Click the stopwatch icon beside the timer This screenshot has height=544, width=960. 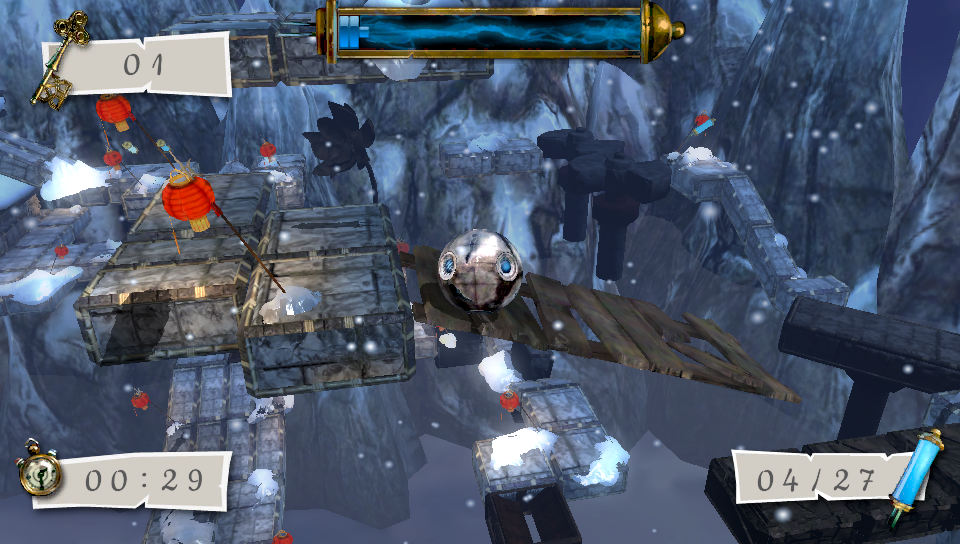pyautogui.click(x=38, y=475)
